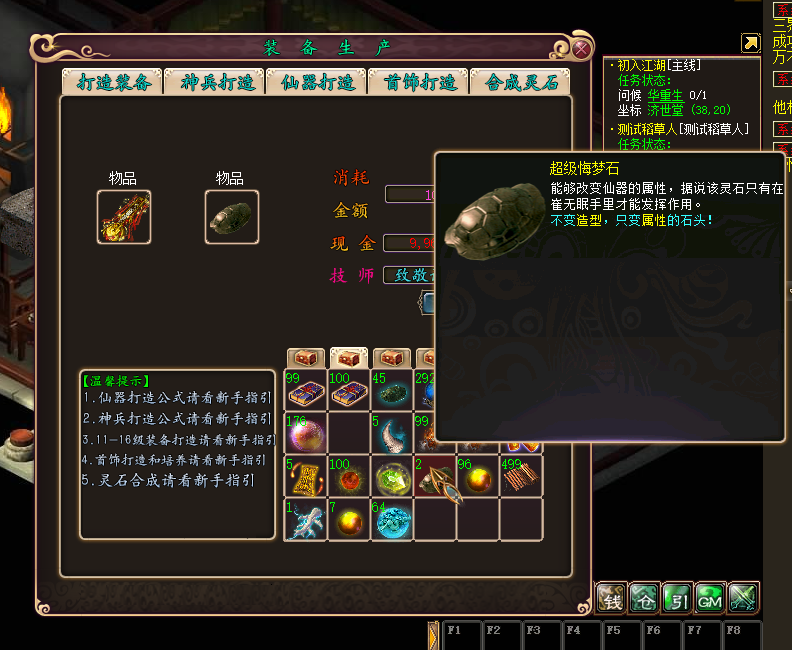Click the GM button
Screen dimensions: 792x650
point(710,598)
